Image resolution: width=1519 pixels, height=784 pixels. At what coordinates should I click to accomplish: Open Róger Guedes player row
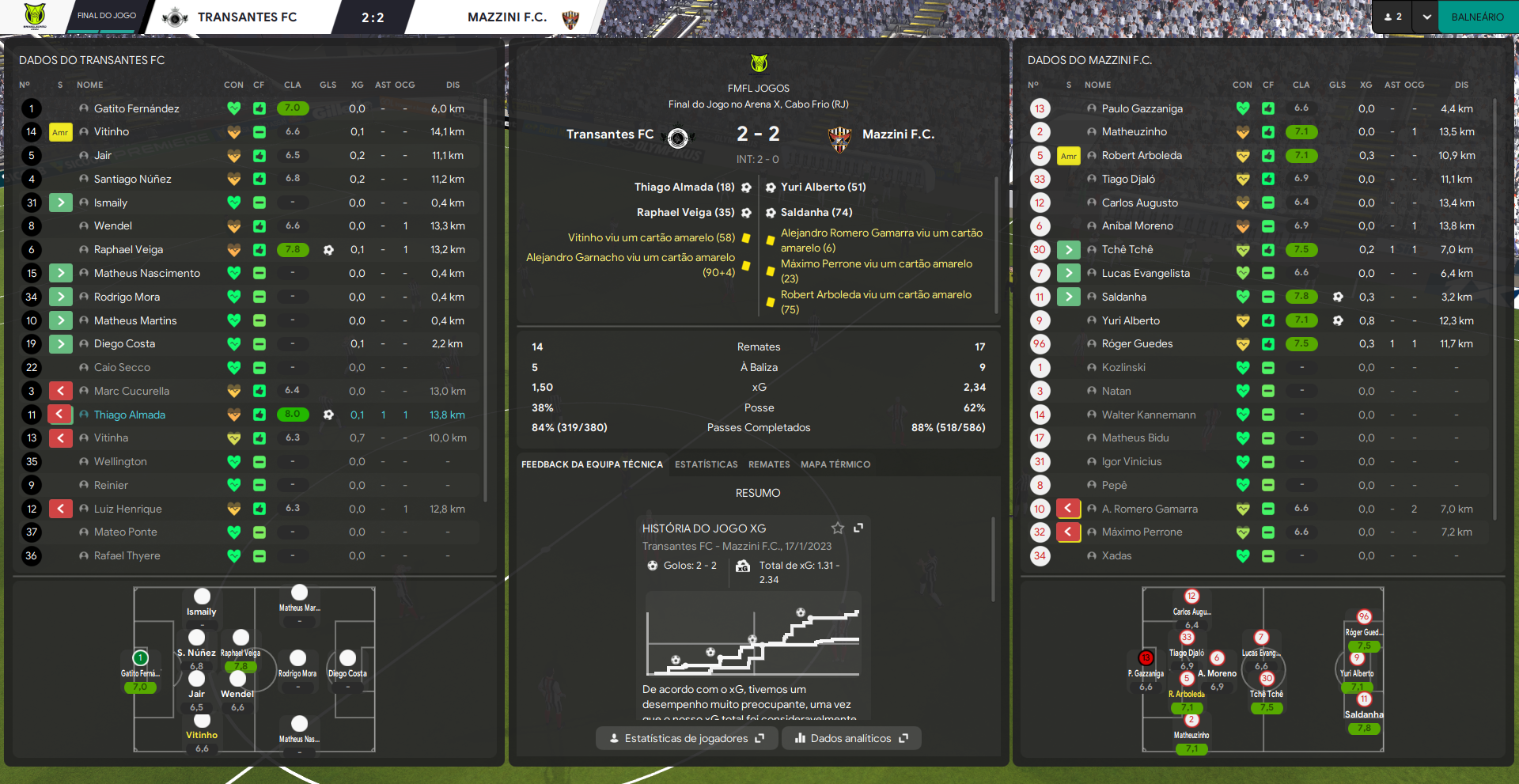click(1137, 343)
